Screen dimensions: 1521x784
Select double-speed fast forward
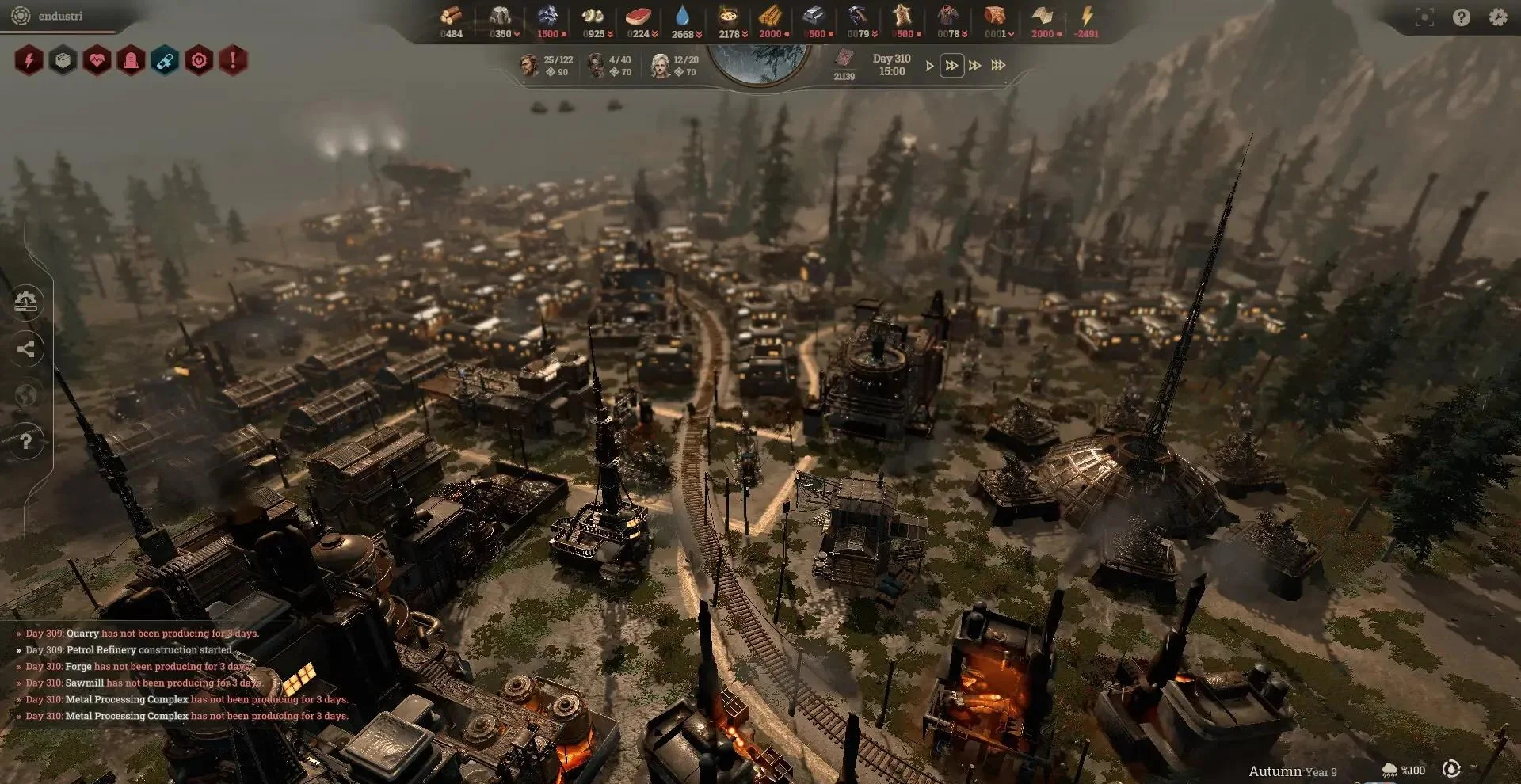click(951, 66)
